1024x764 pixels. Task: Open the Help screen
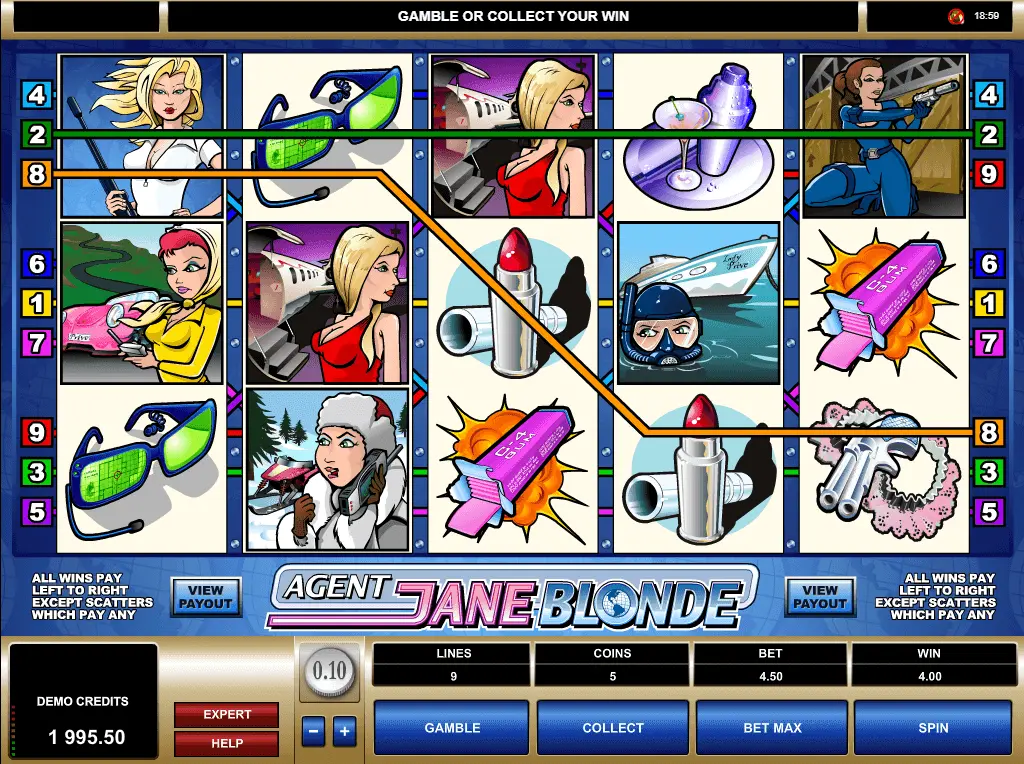[227, 743]
